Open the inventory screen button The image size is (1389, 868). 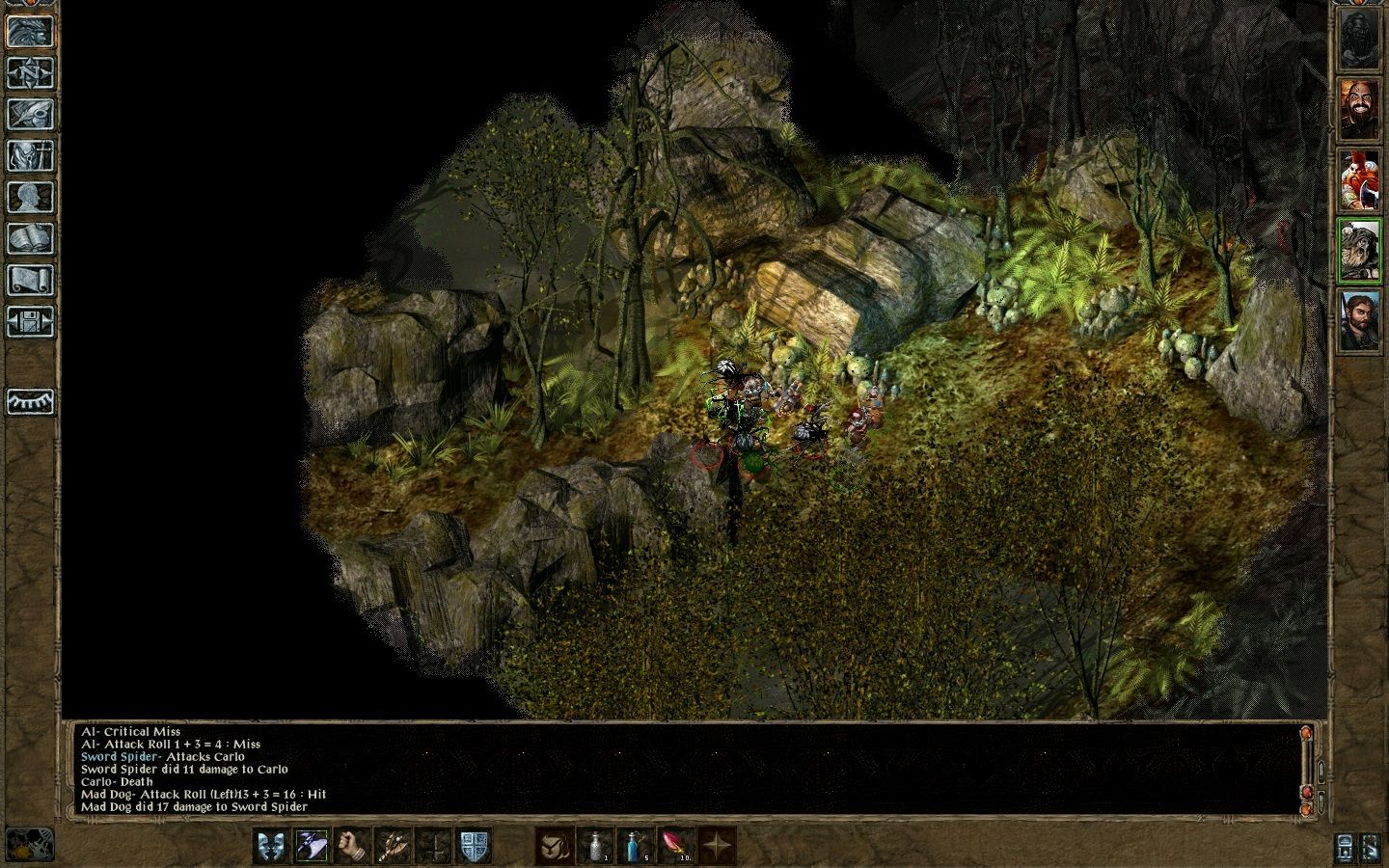pos(30,155)
